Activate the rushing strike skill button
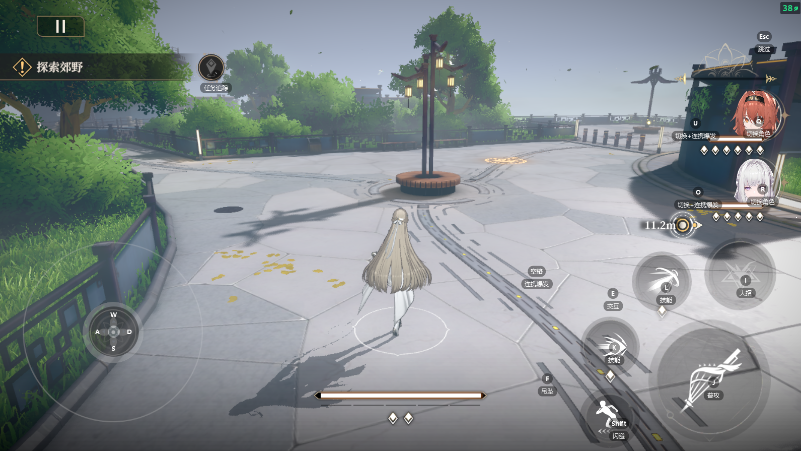 tap(610, 343)
